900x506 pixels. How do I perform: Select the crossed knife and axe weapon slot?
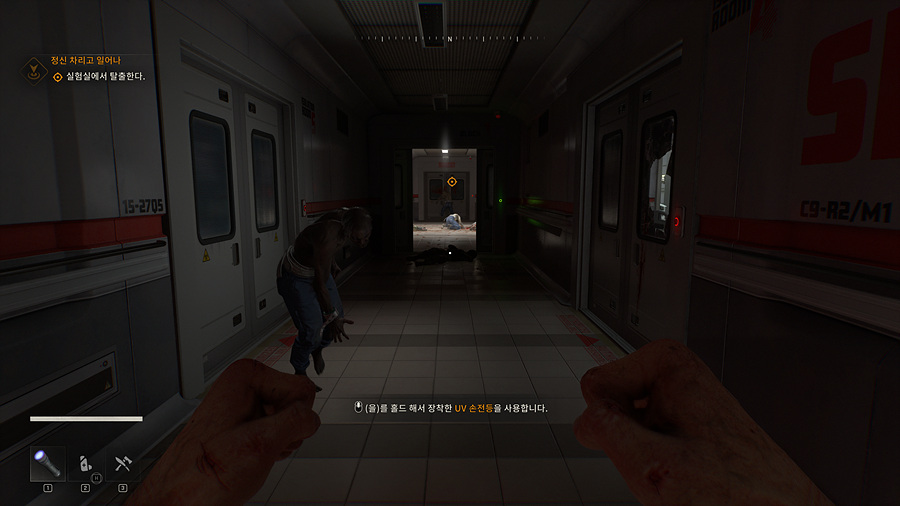[123, 464]
